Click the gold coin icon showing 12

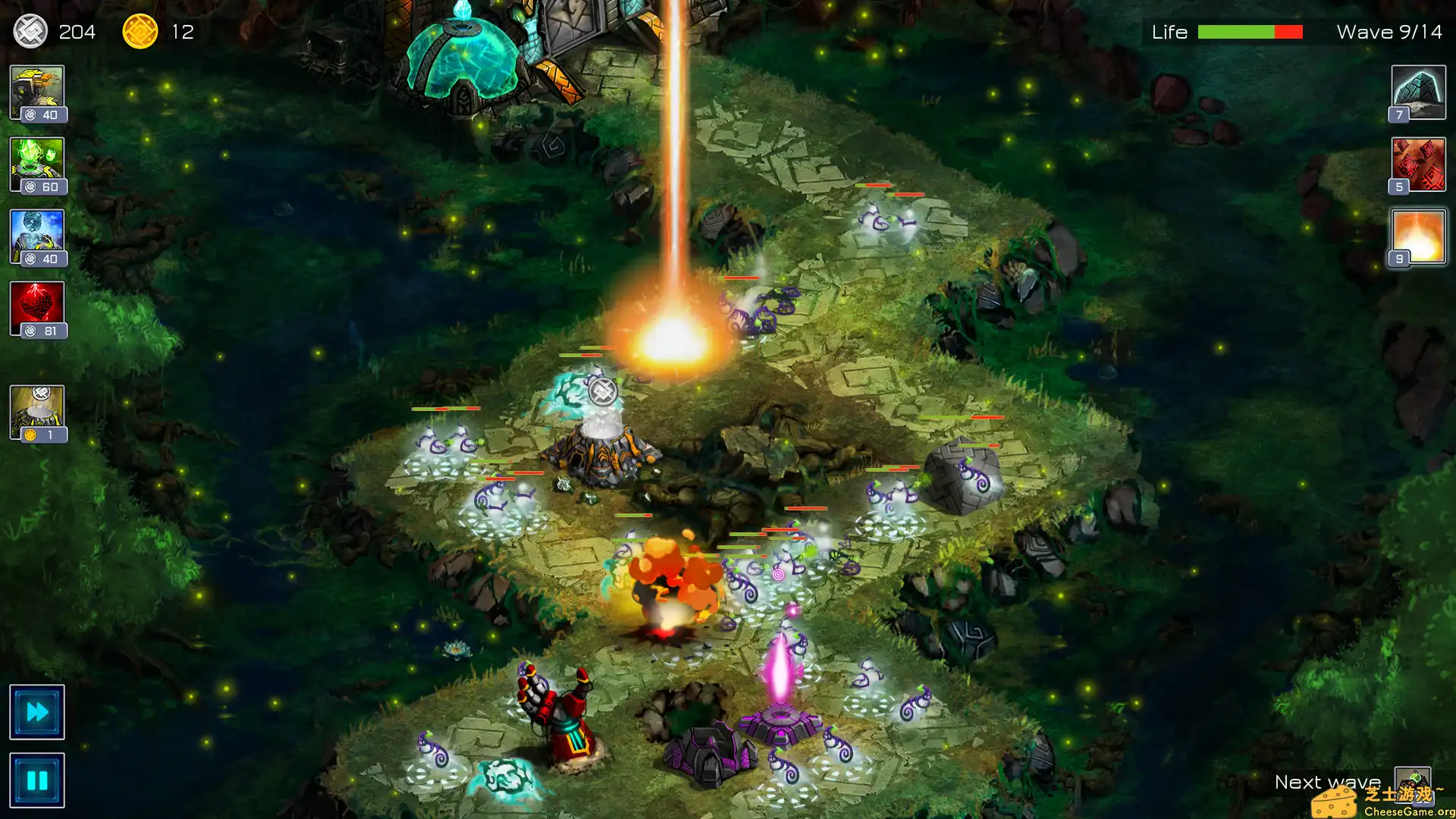[139, 32]
